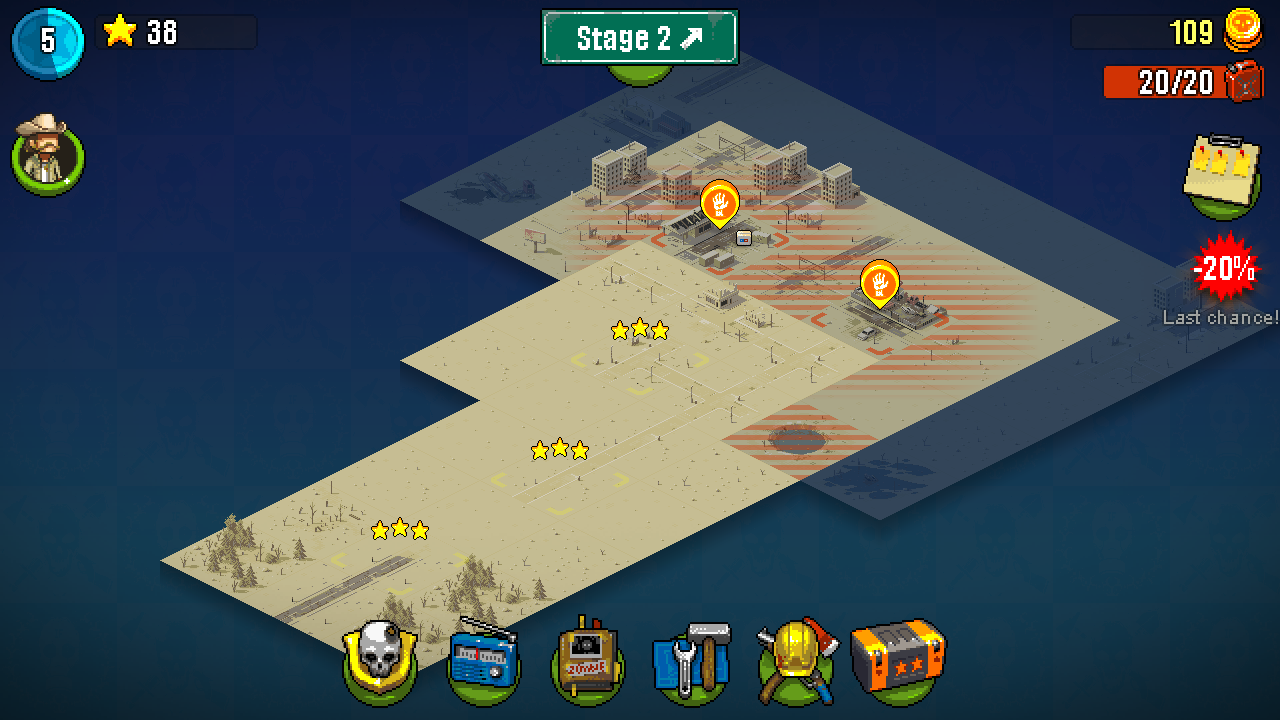Open the blue radio events screen
Viewport: 1280px width, 720px height.
click(x=482, y=660)
